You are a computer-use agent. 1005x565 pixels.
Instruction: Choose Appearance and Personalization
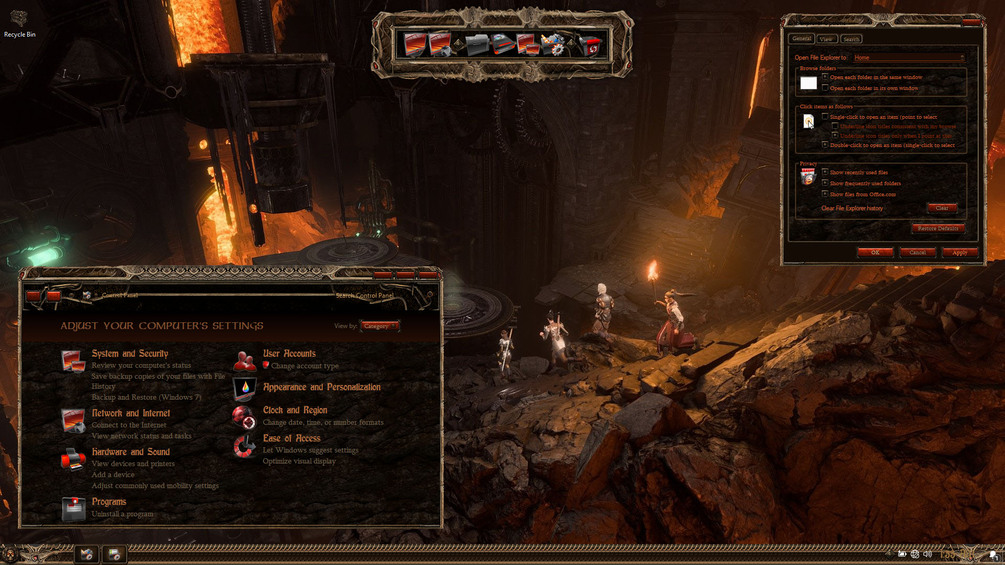(x=321, y=387)
